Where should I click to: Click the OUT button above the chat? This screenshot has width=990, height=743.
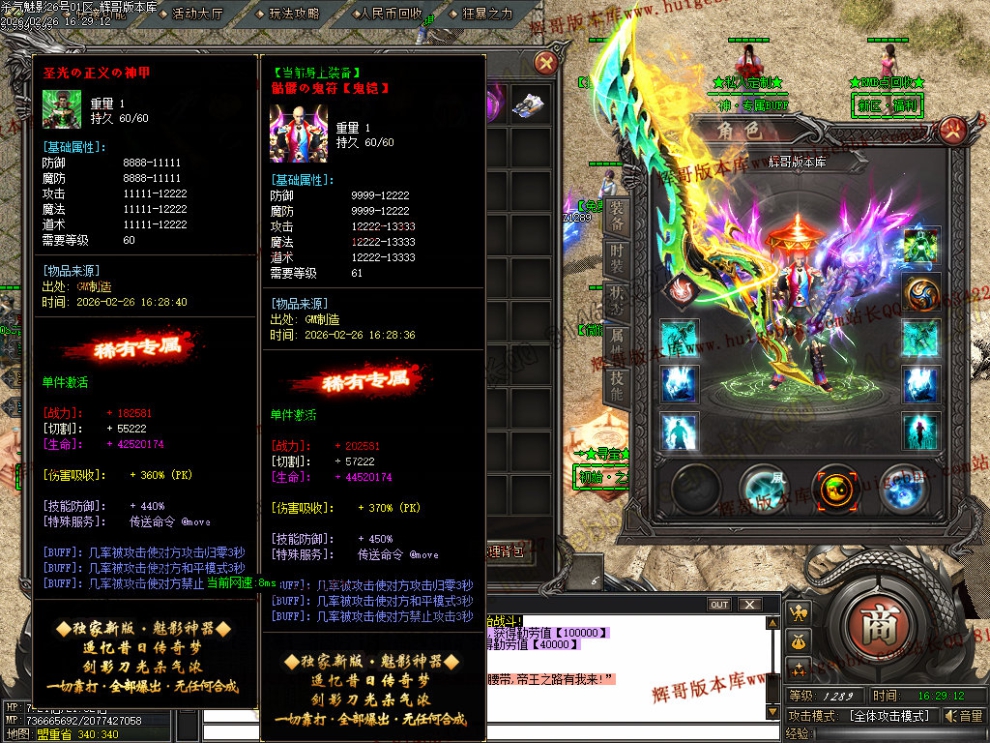click(x=719, y=604)
